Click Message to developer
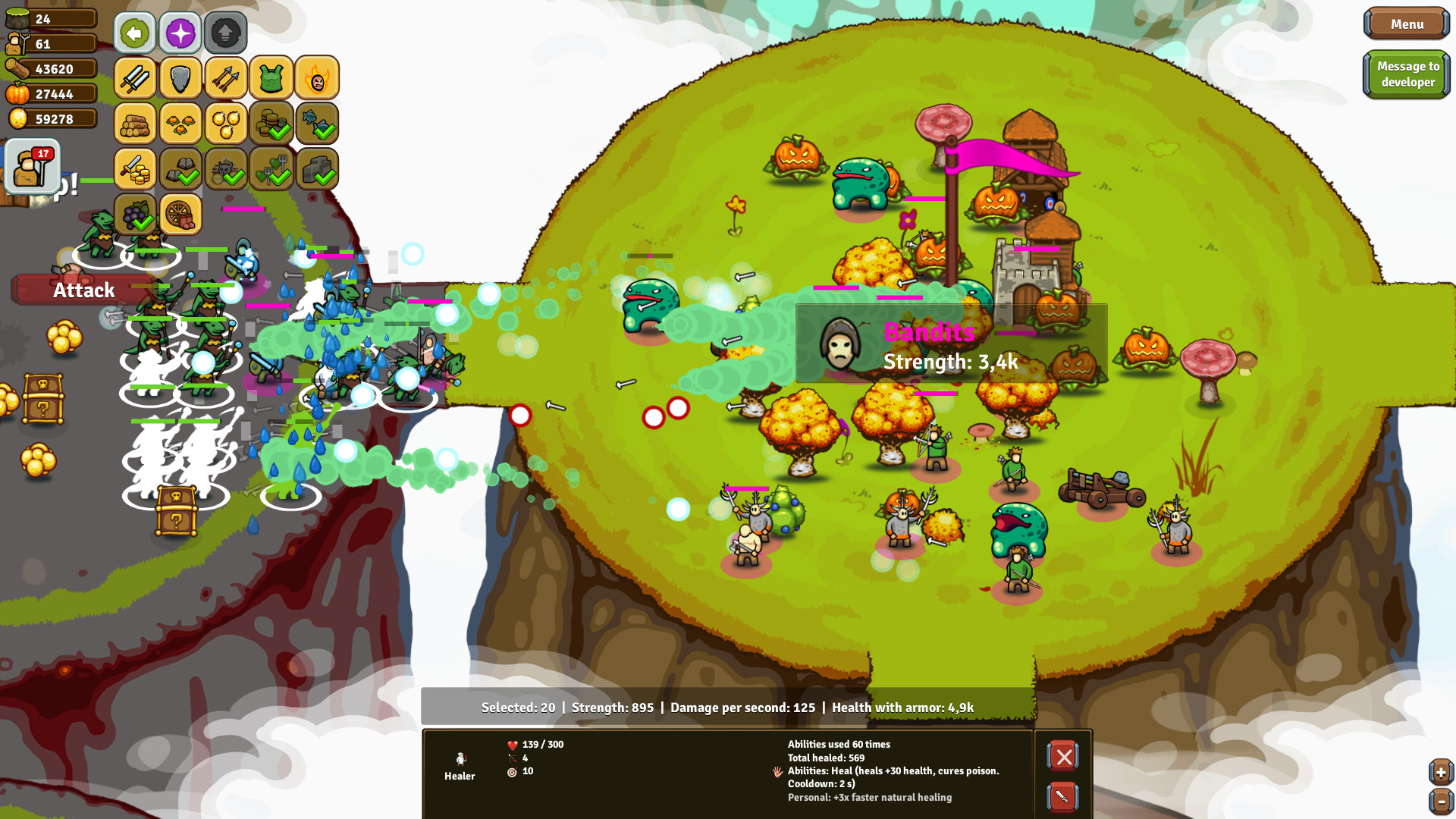This screenshot has height=819, width=1456. pyautogui.click(x=1407, y=74)
